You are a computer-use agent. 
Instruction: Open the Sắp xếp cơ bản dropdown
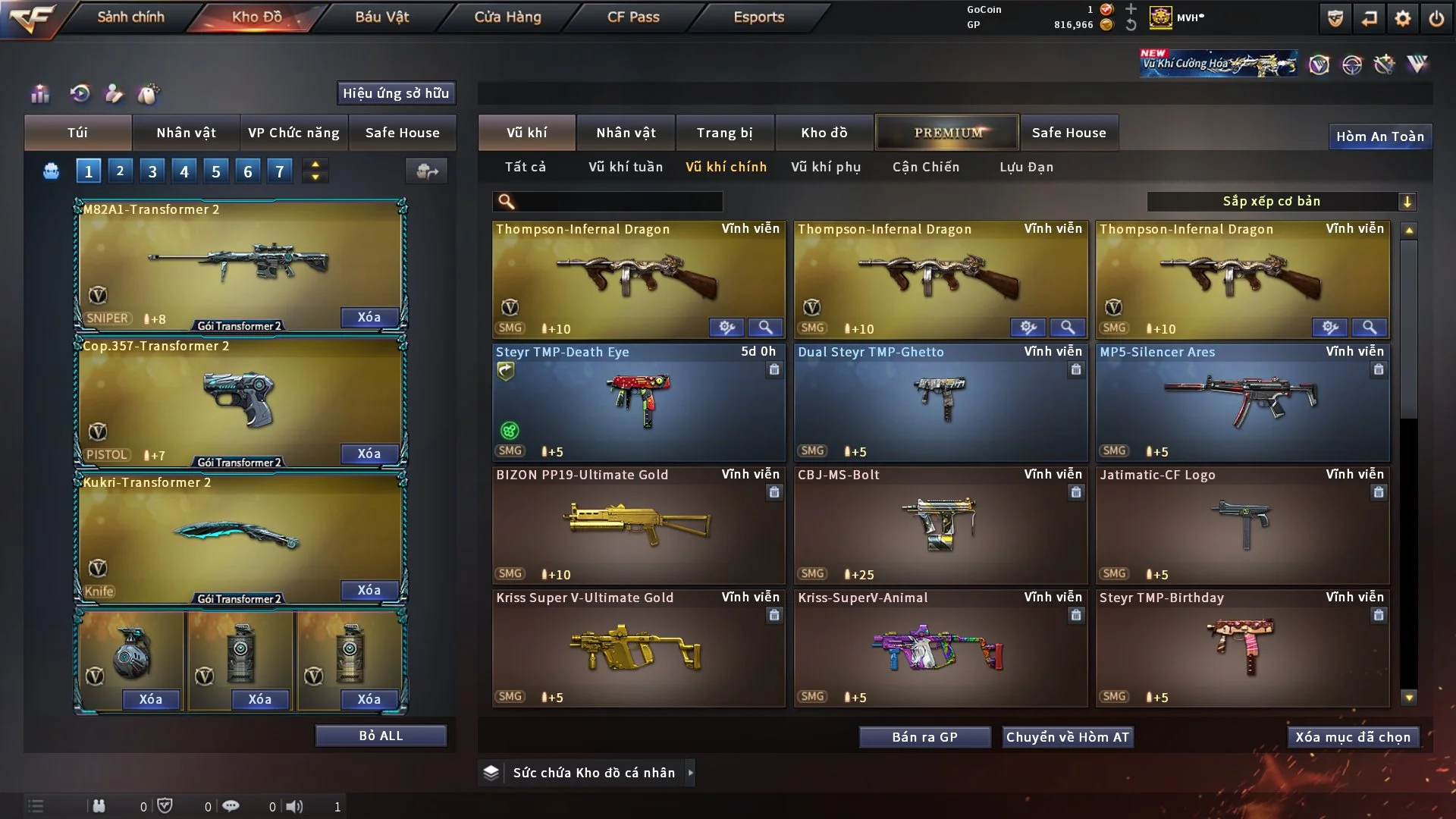point(1281,202)
